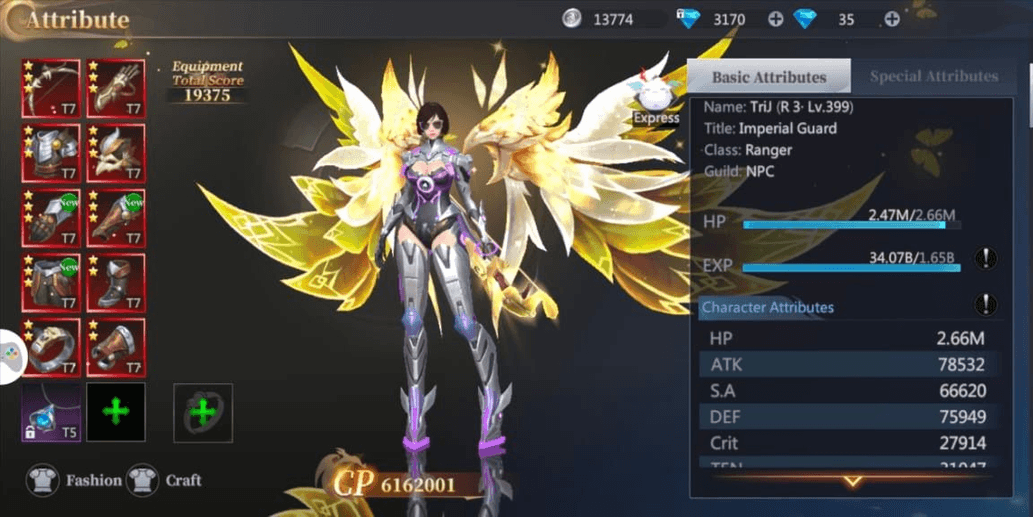The width and height of the screenshot is (1033, 517).
Task: Select the chest armor equipment slot
Action: [x=52, y=153]
